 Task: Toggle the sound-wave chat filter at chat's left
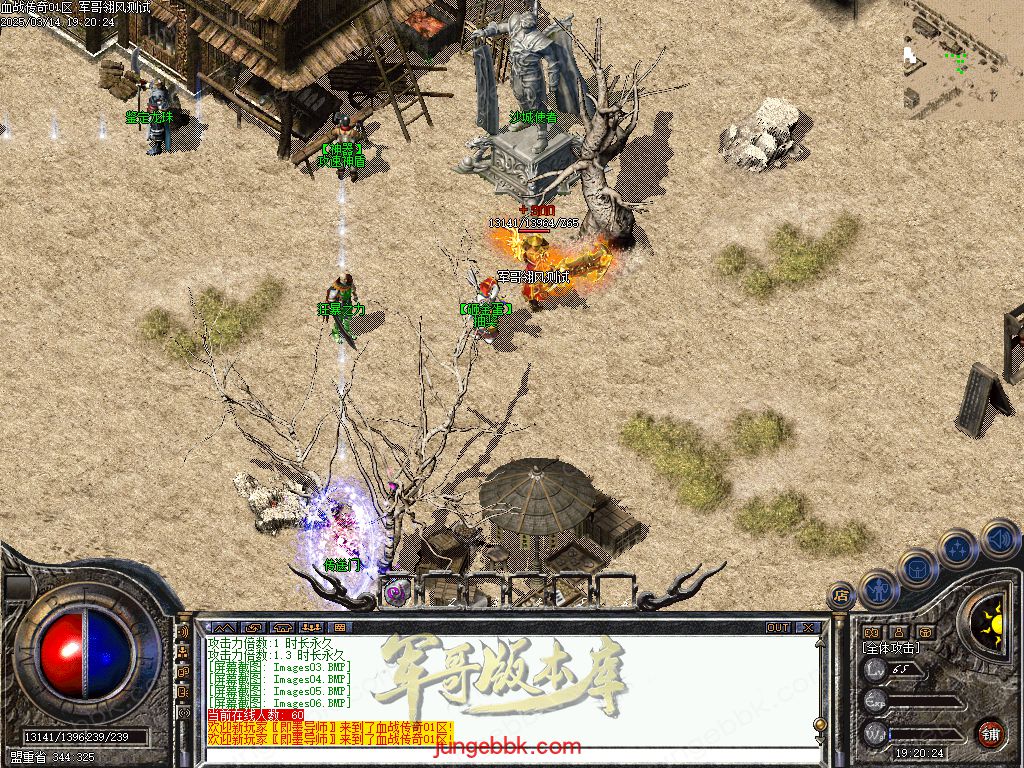pos(183,632)
